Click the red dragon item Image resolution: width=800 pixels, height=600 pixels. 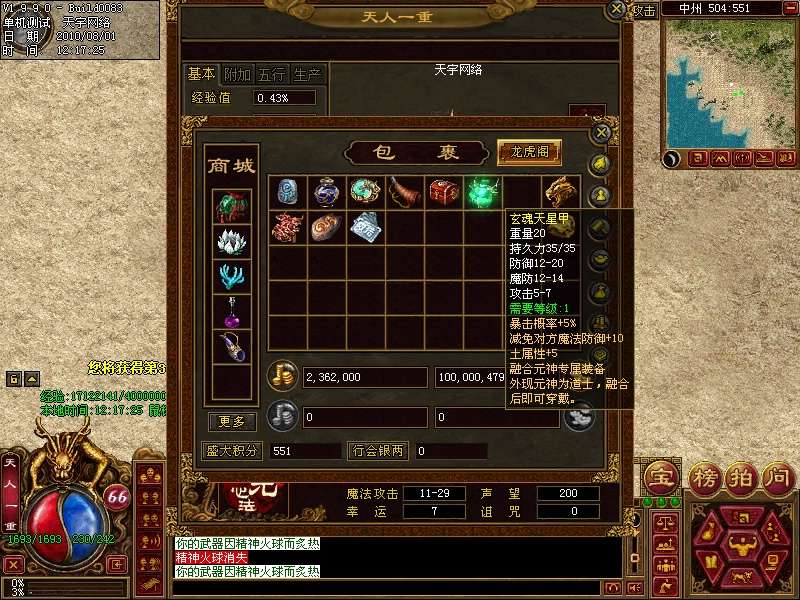(287, 228)
